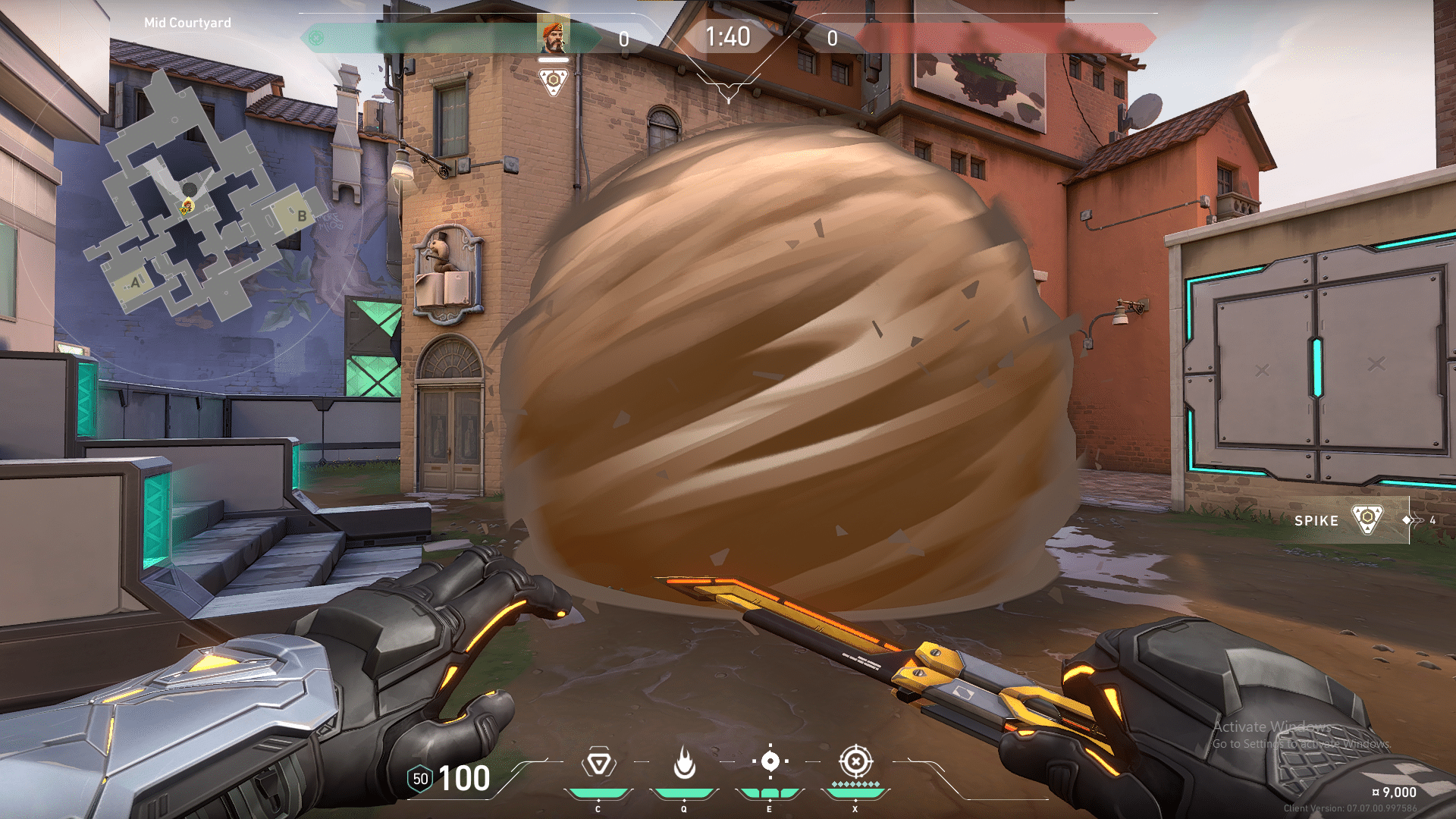Click Brimstone's agent portrait at the top

tap(554, 34)
